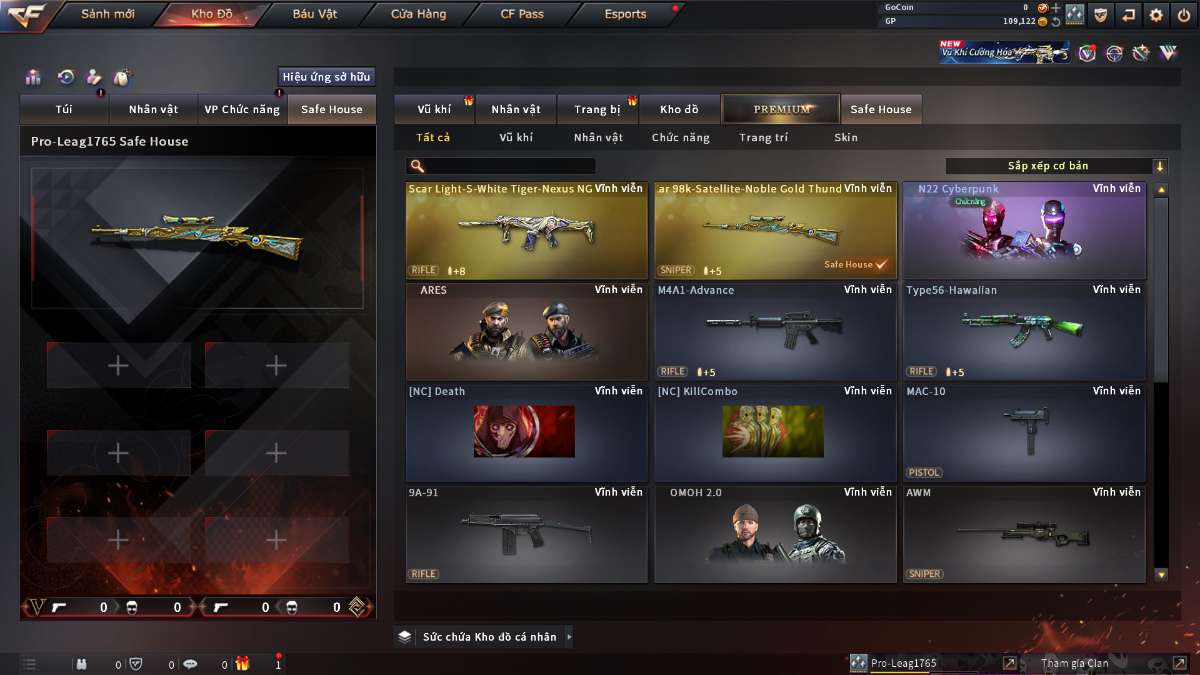This screenshot has height=675, width=1200.
Task: Pick the AWM sniper rifle
Action: [1024, 533]
